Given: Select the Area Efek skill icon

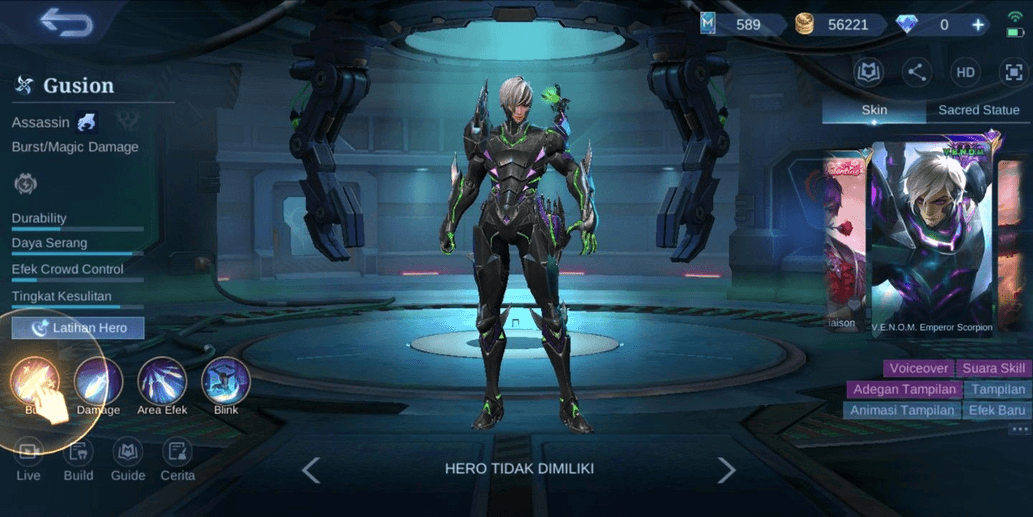Looking at the screenshot, I should [x=162, y=382].
